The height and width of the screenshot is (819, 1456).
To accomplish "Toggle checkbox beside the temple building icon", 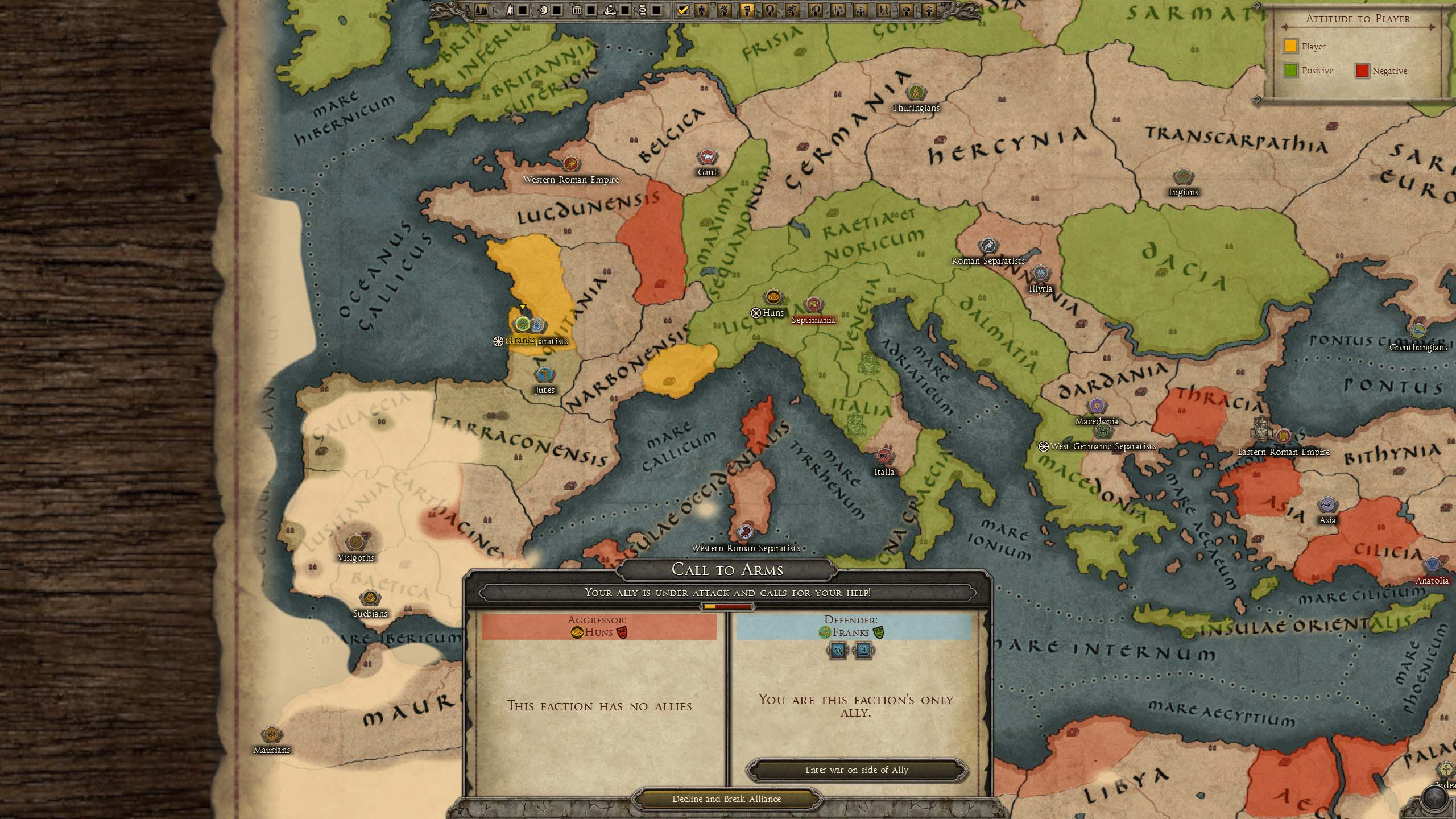I will [591, 10].
